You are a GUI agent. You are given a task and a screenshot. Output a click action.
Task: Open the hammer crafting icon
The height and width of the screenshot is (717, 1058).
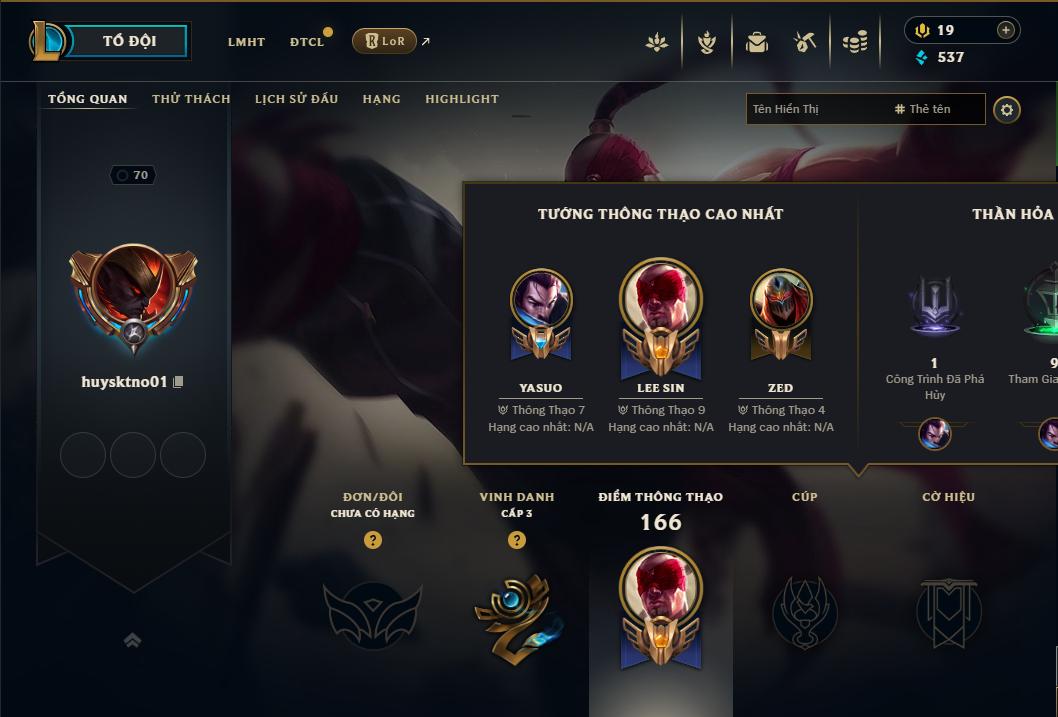click(x=805, y=42)
